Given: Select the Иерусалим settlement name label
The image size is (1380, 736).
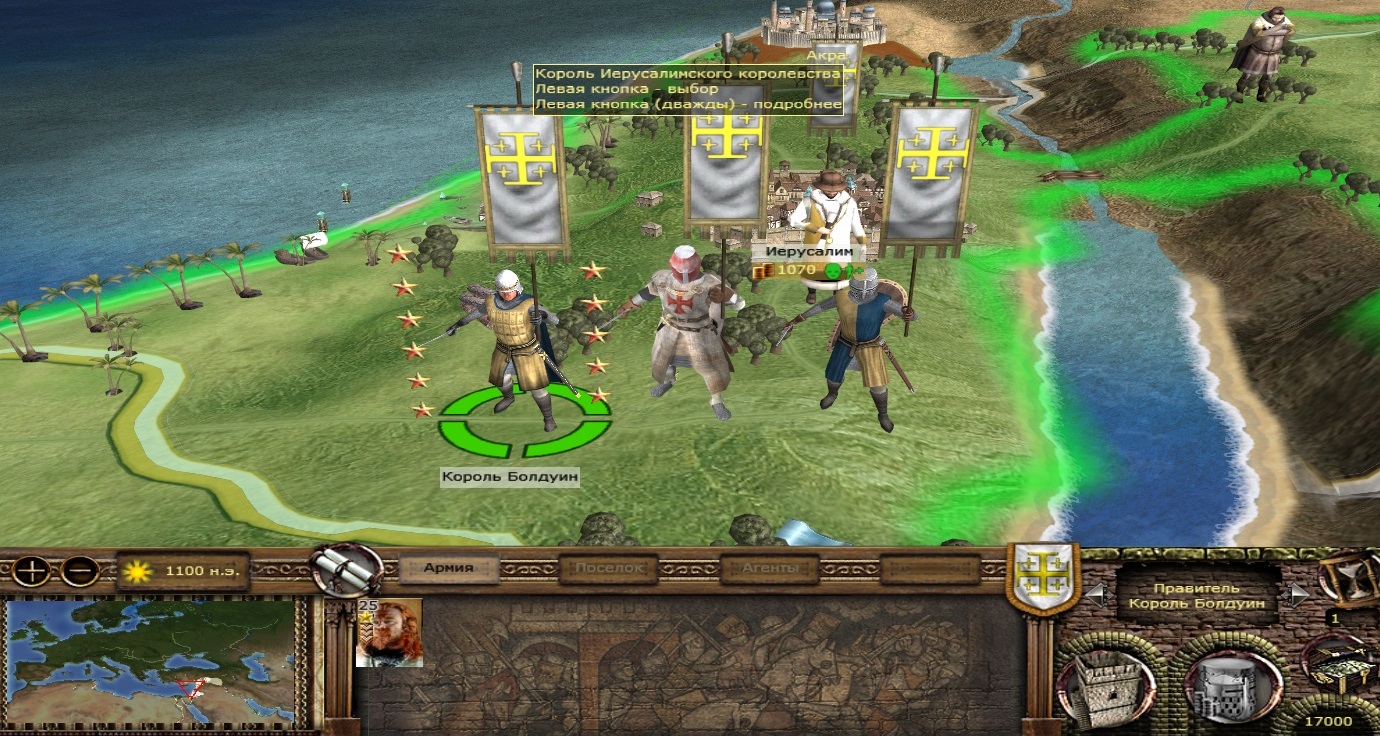Looking at the screenshot, I should [x=800, y=254].
